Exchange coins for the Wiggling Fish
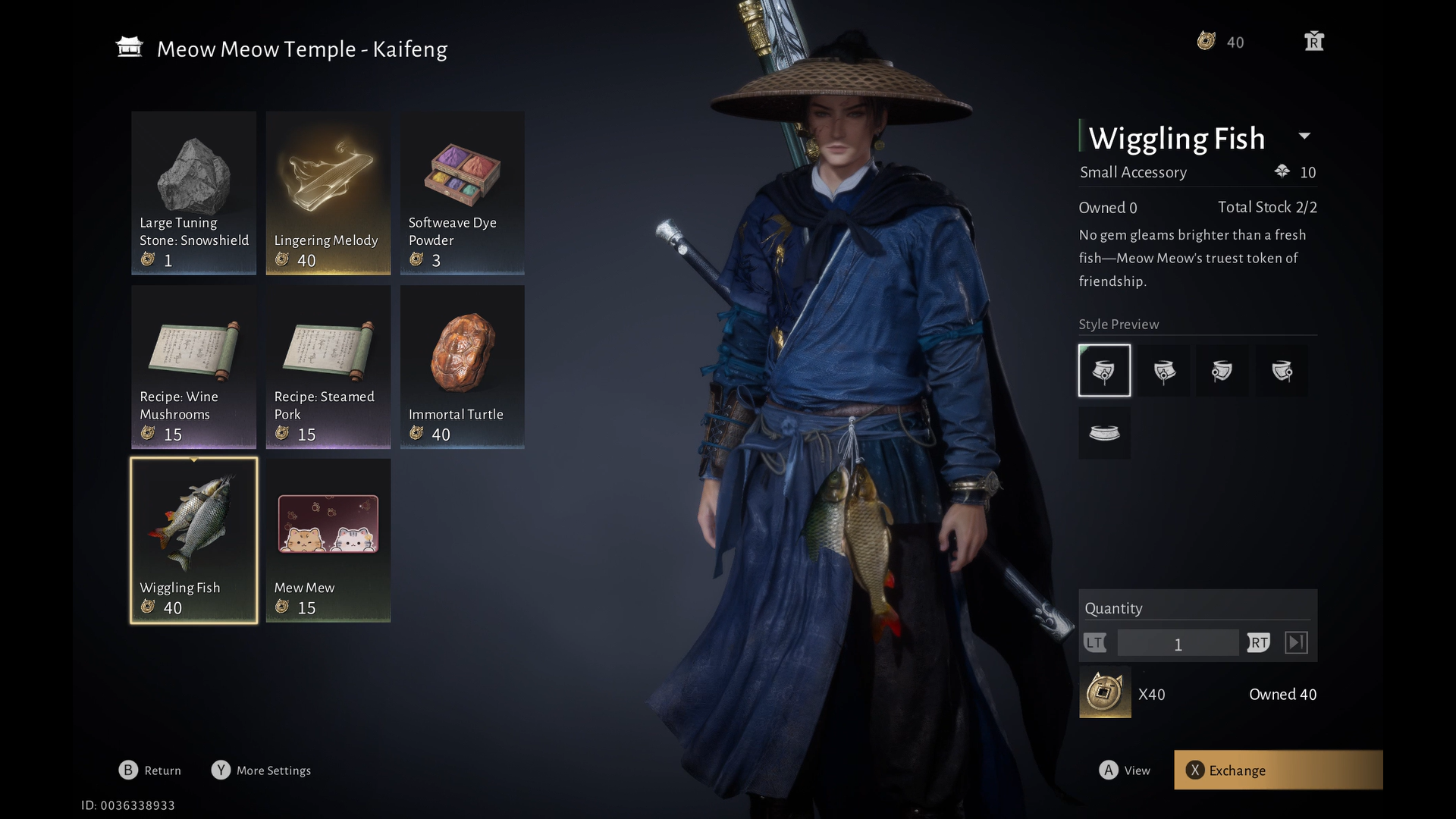Viewport: 1456px width, 819px height. point(1278,770)
